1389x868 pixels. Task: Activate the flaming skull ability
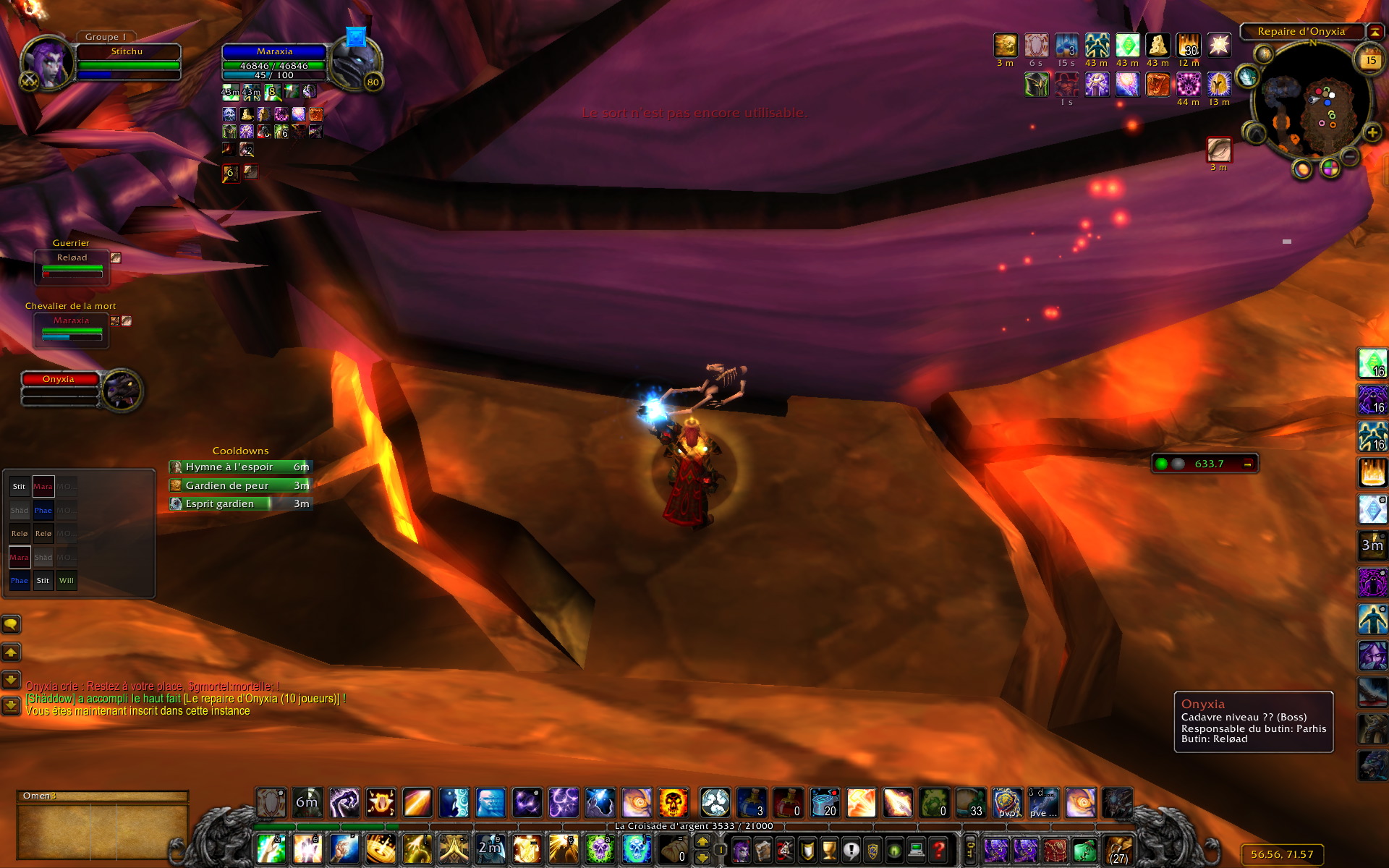673,803
